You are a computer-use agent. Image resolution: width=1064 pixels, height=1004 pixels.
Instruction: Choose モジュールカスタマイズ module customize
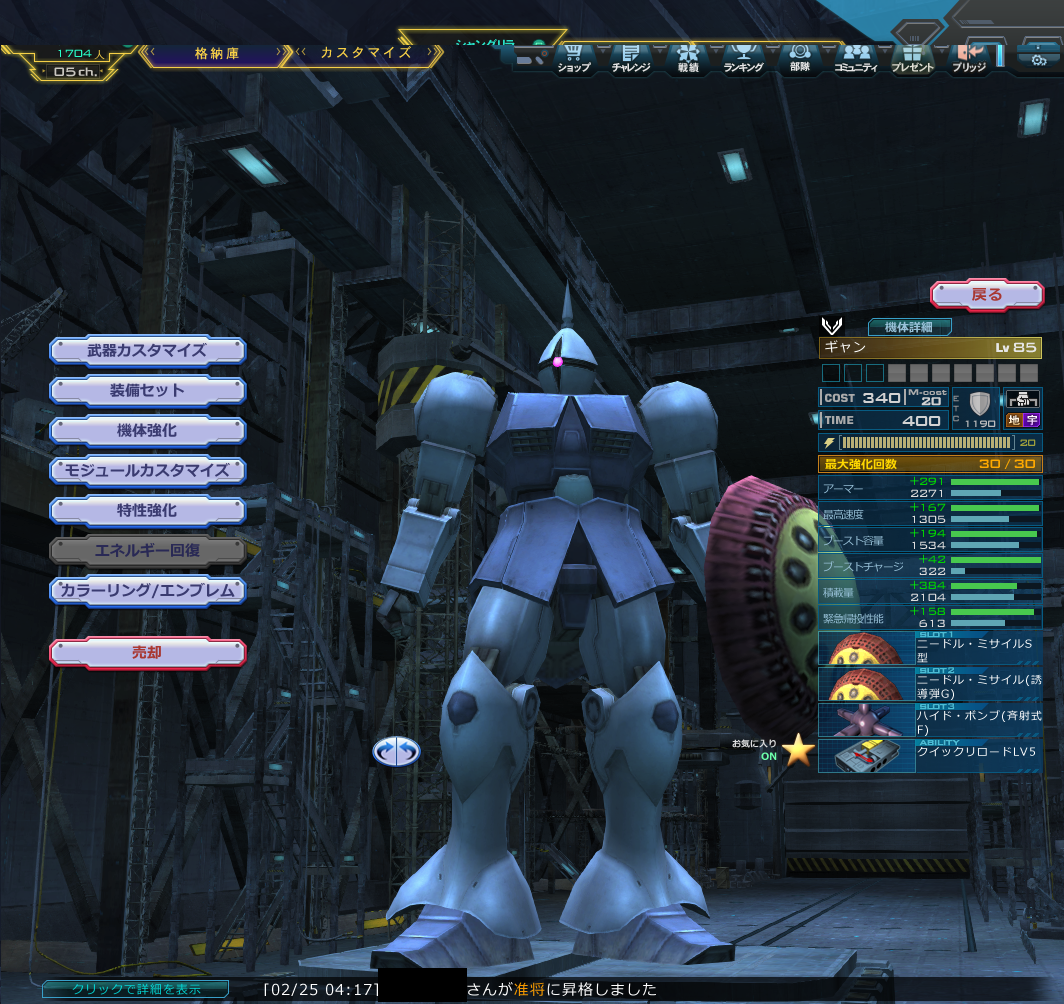pos(147,470)
